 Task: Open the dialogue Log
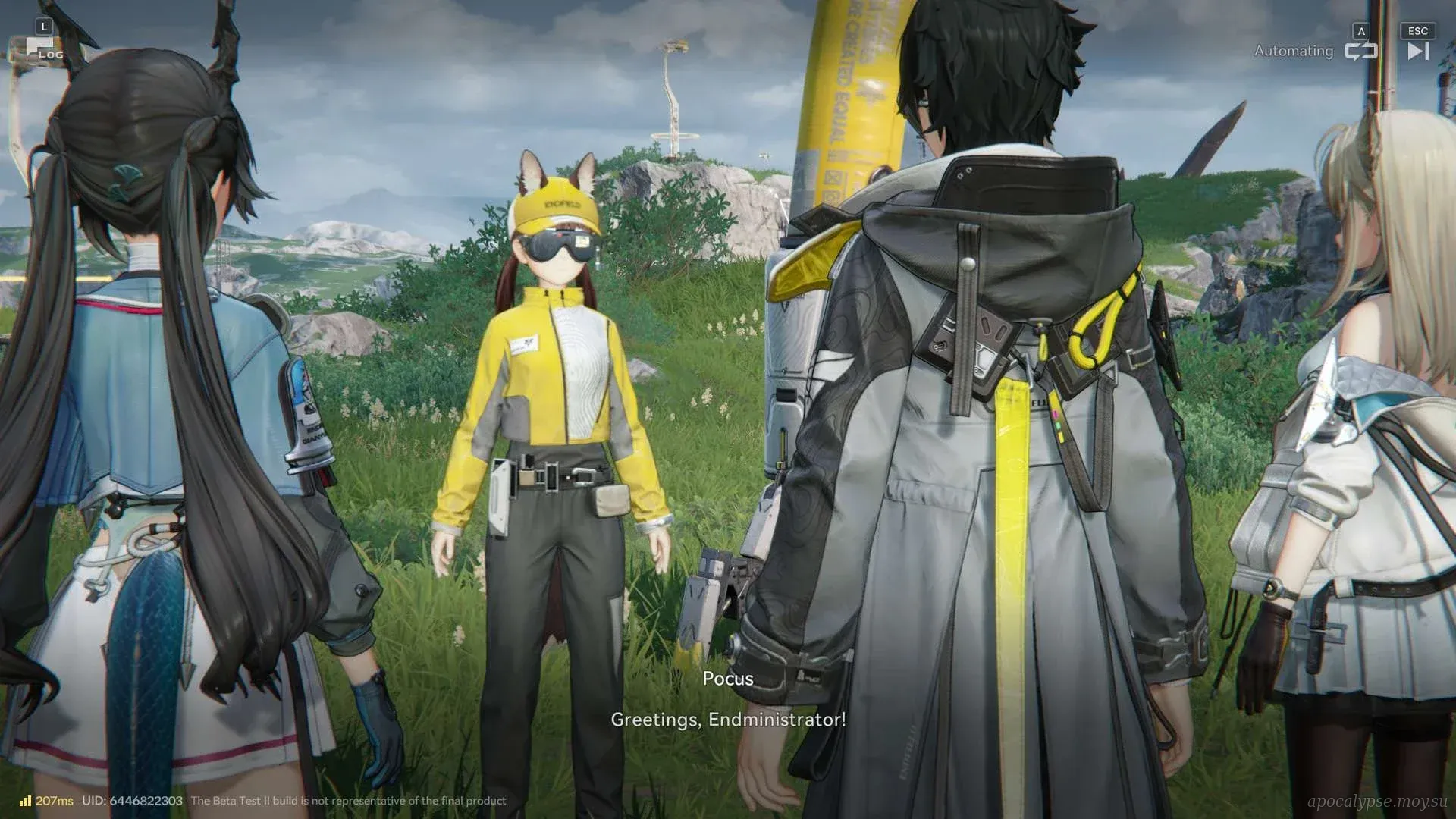click(x=43, y=50)
